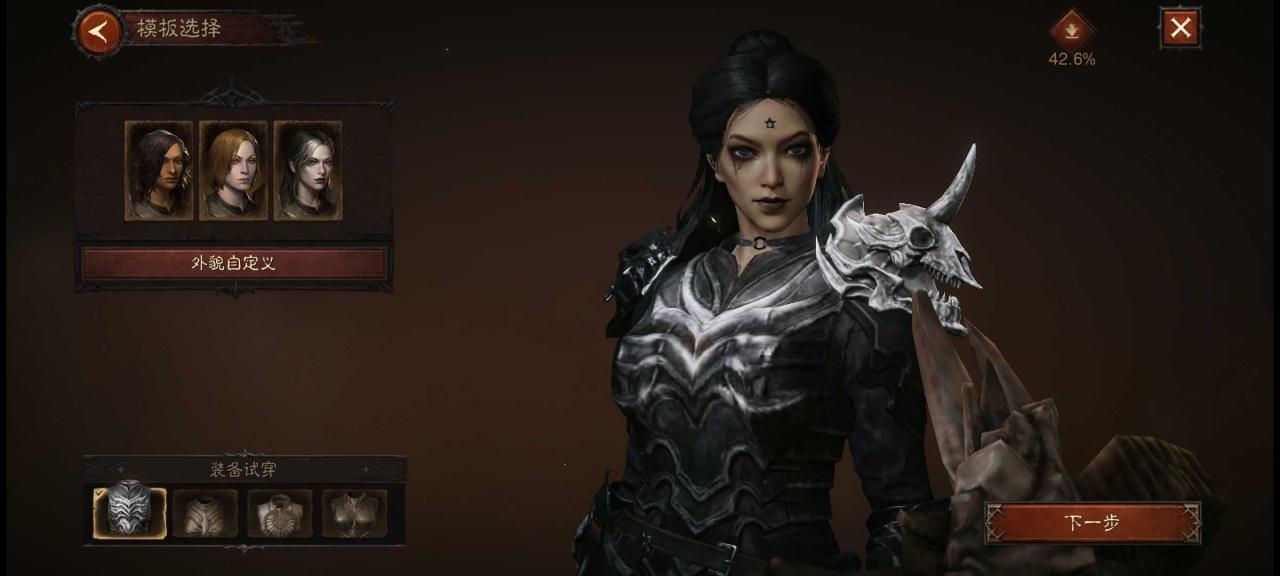Viewport: 1280px width, 576px height.
Task: Close the screen with the X button
Action: pos(1180,28)
